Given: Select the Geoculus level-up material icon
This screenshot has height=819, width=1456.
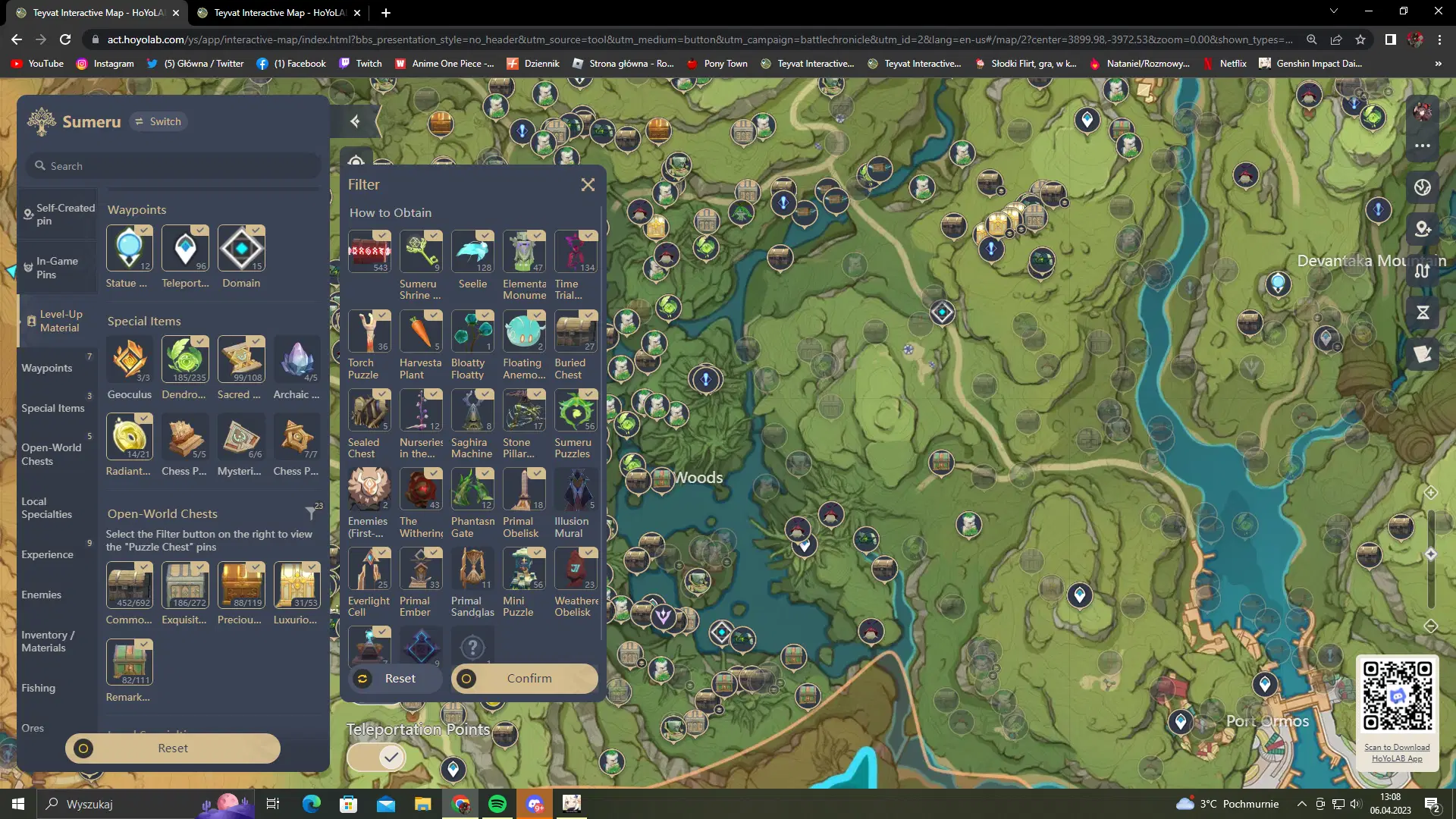Looking at the screenshot, I should [x=129, y=360].
